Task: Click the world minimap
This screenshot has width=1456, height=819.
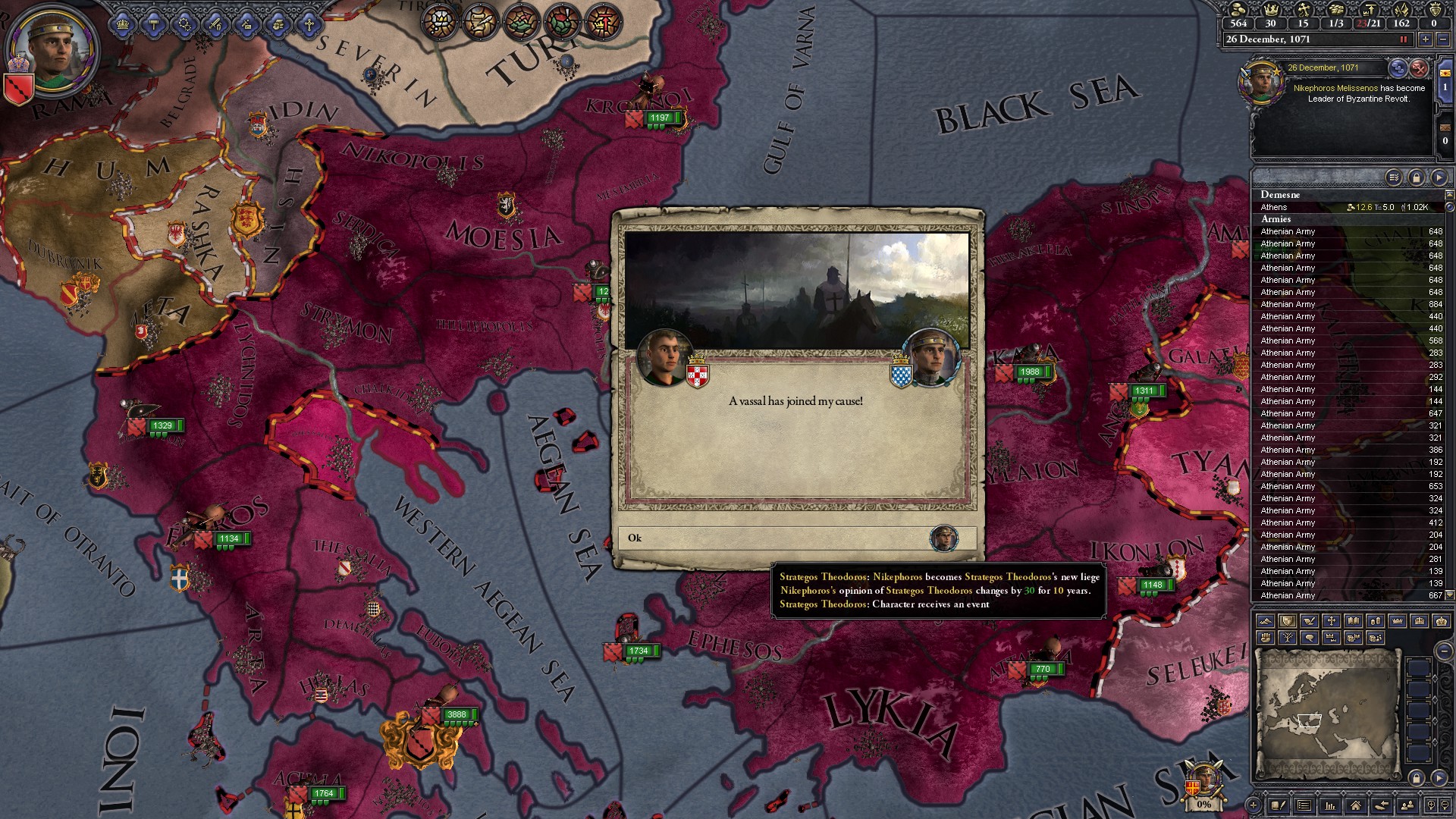Action: tap(1328, 712)
